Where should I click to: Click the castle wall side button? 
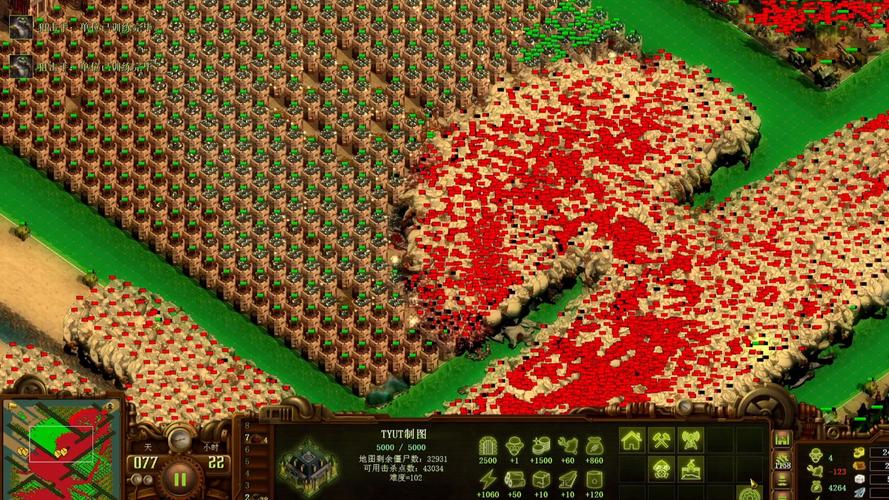(x=782, y=440)
